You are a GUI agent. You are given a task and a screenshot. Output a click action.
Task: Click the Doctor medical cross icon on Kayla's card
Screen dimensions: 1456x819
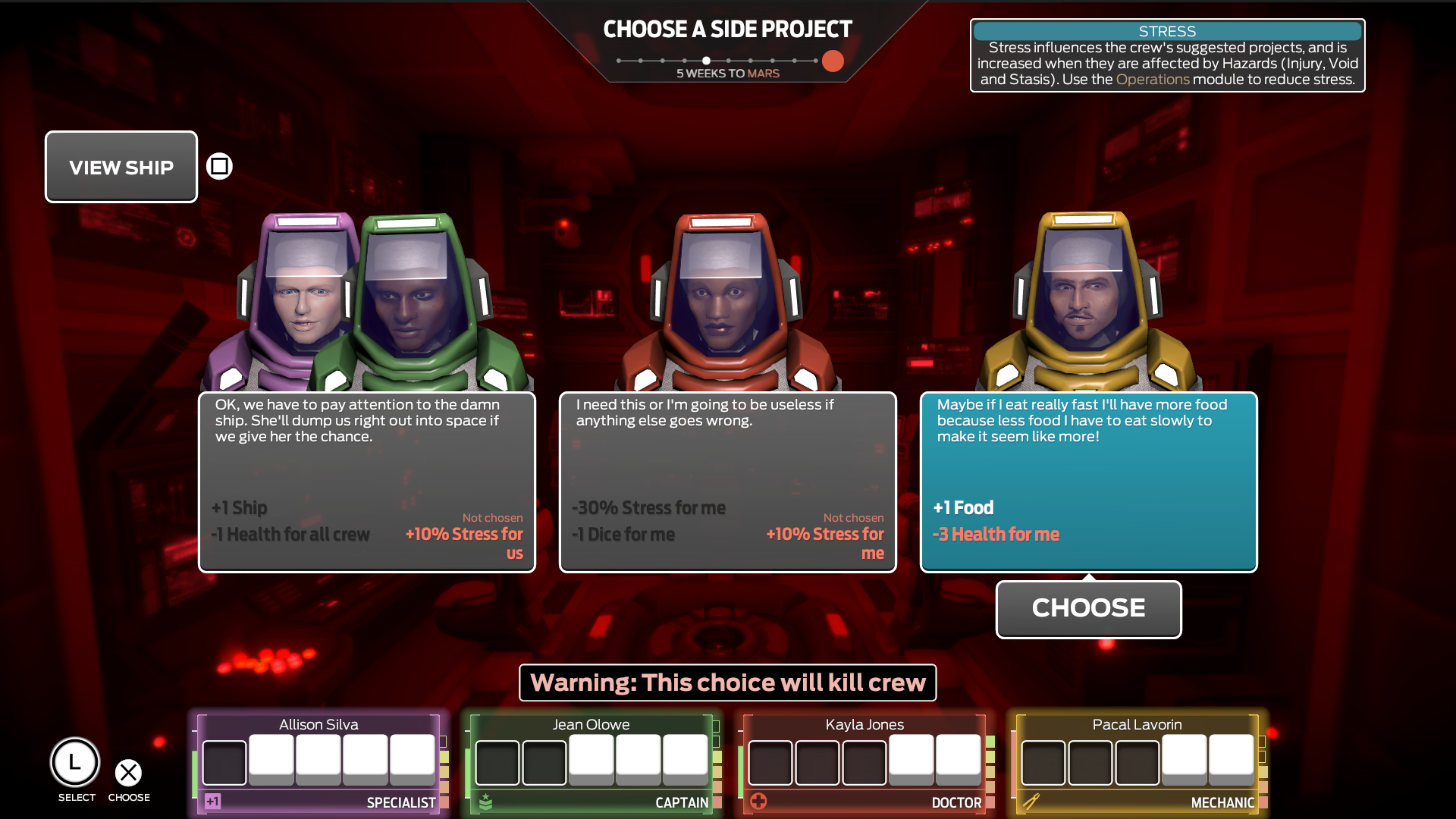pos(759,800)
